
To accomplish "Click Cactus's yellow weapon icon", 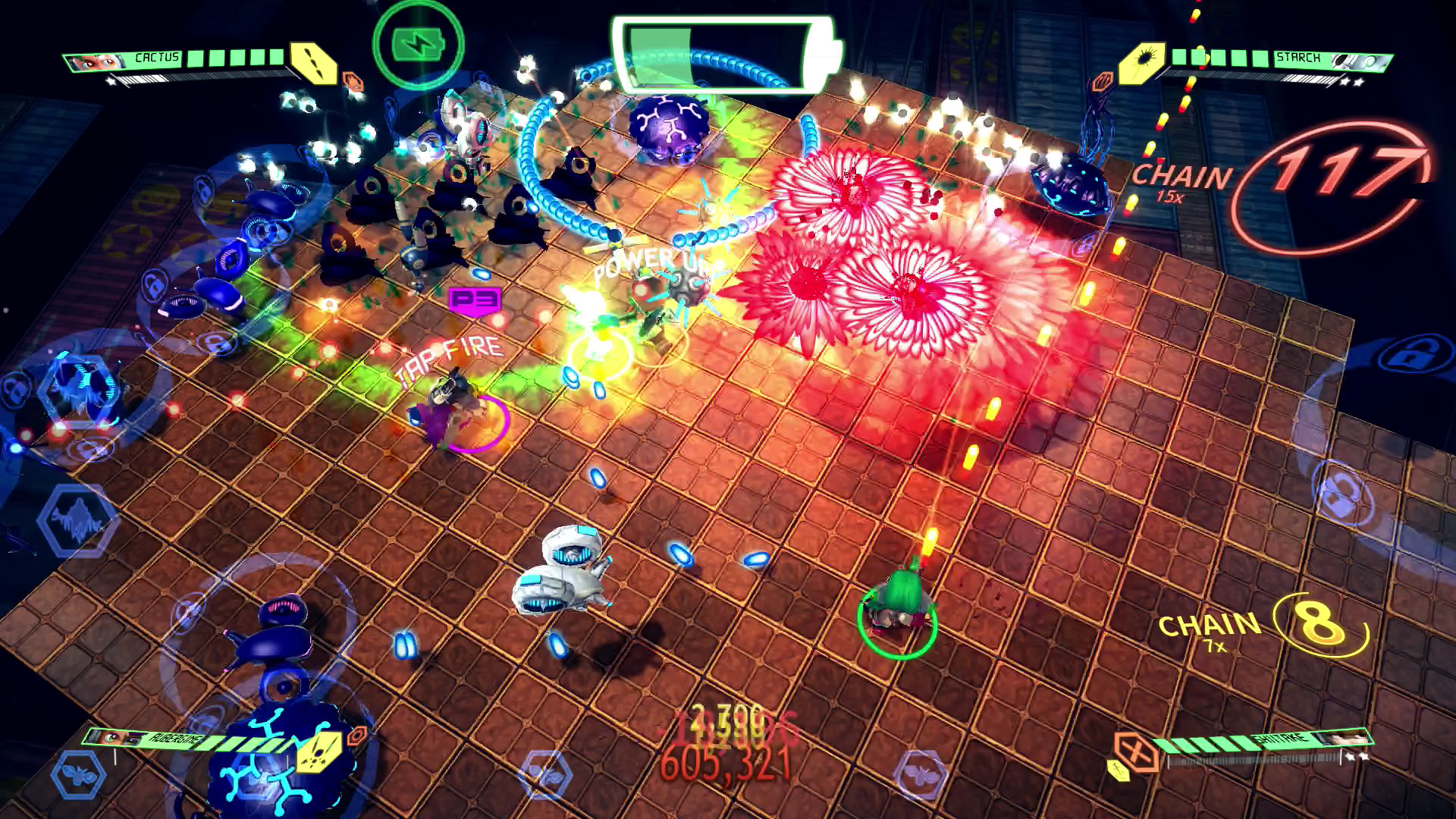I will click(x=314, y=62).
